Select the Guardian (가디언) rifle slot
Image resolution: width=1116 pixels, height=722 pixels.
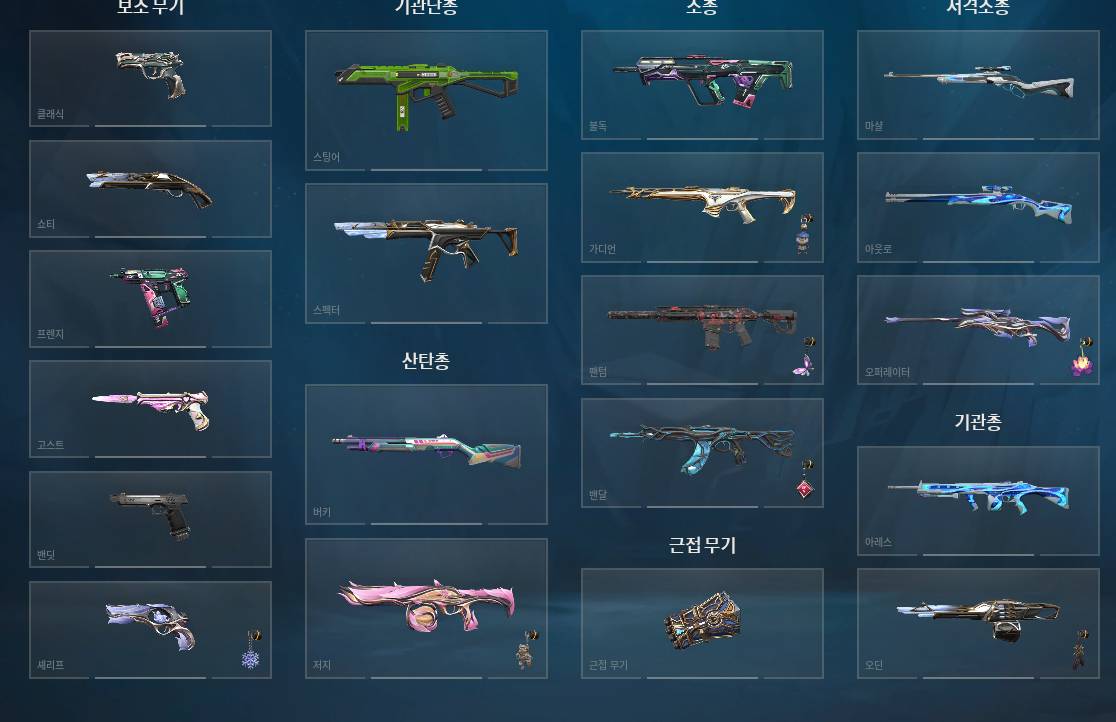coord(702,207)
